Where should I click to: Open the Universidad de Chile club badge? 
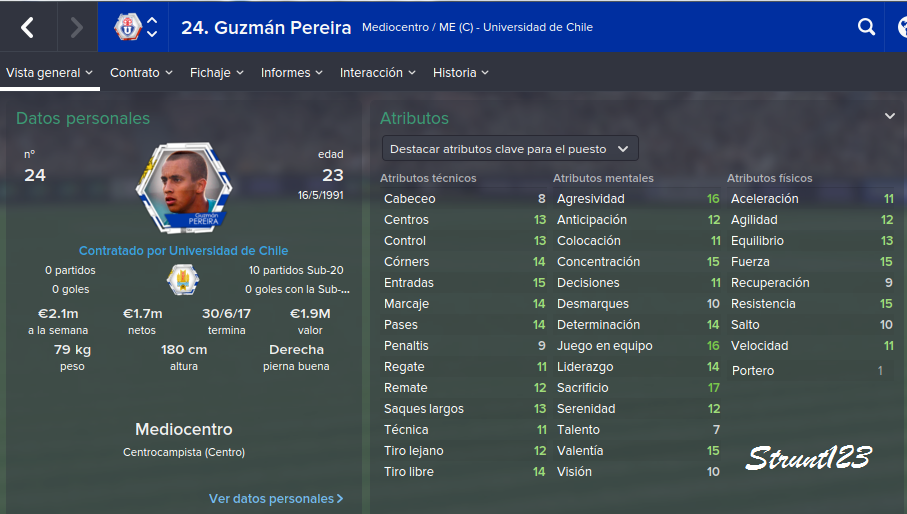127,28
